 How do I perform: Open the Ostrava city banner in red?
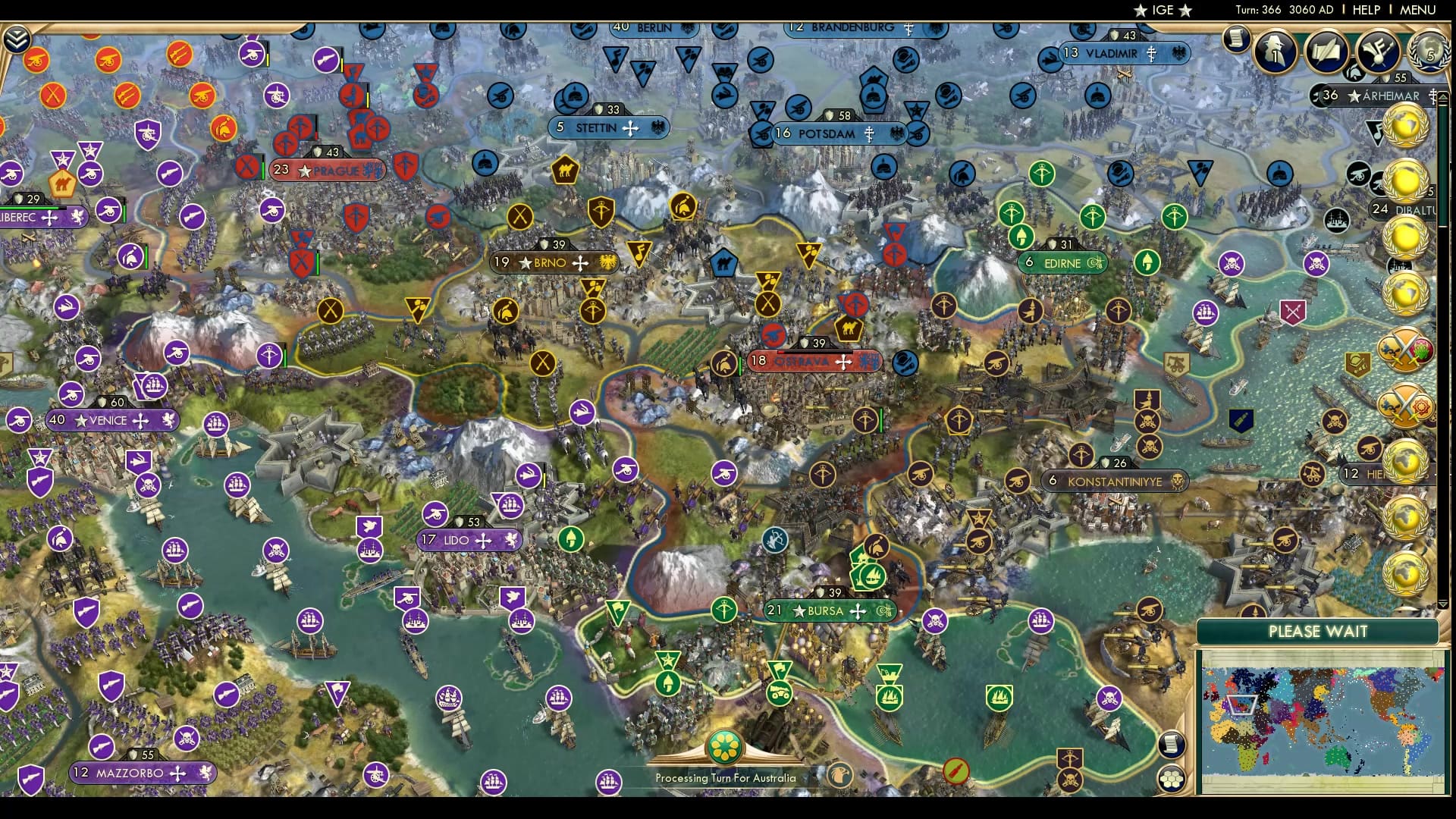pos(815,362)
